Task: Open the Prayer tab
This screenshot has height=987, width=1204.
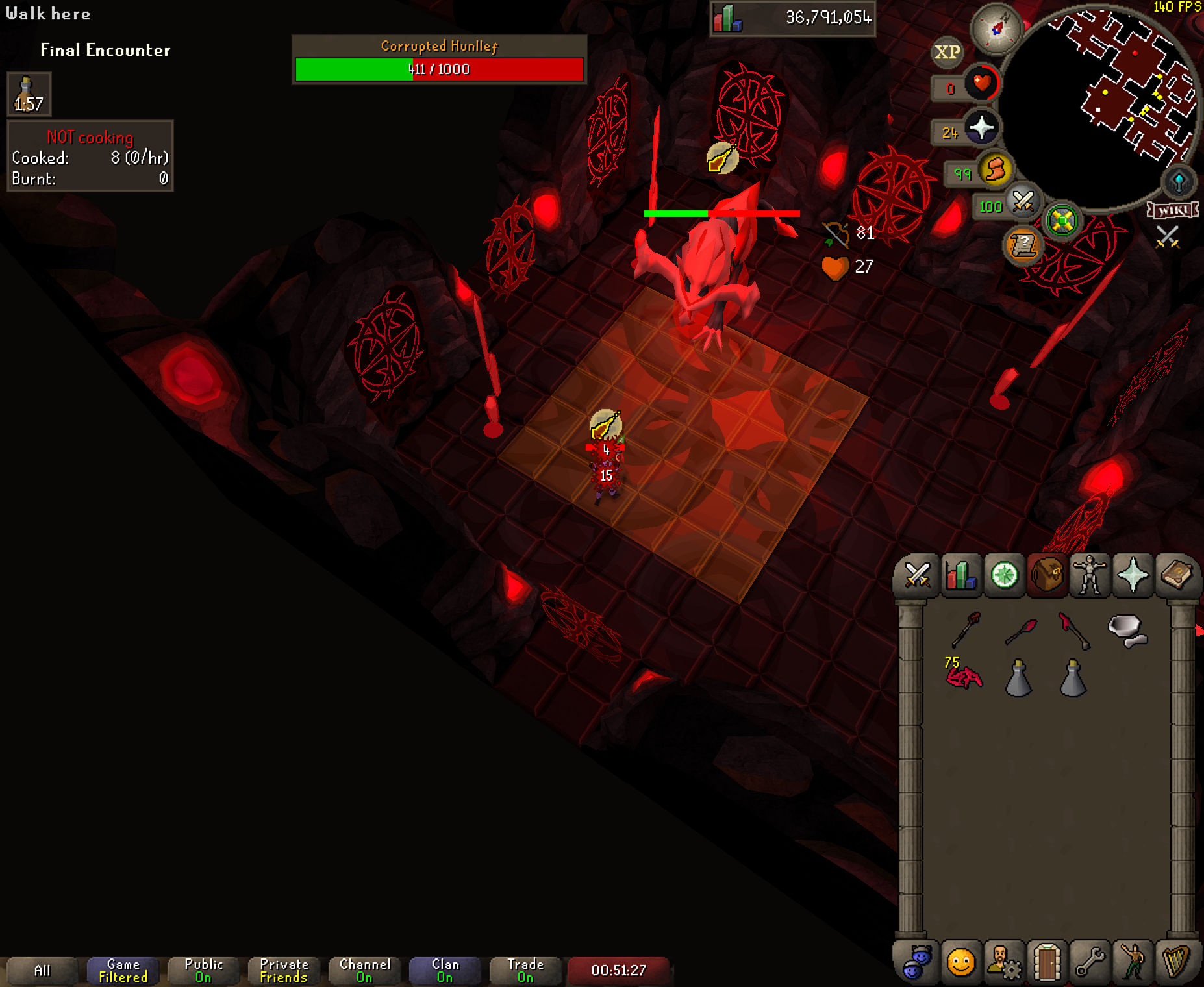Action: [x=1133, y=575]
